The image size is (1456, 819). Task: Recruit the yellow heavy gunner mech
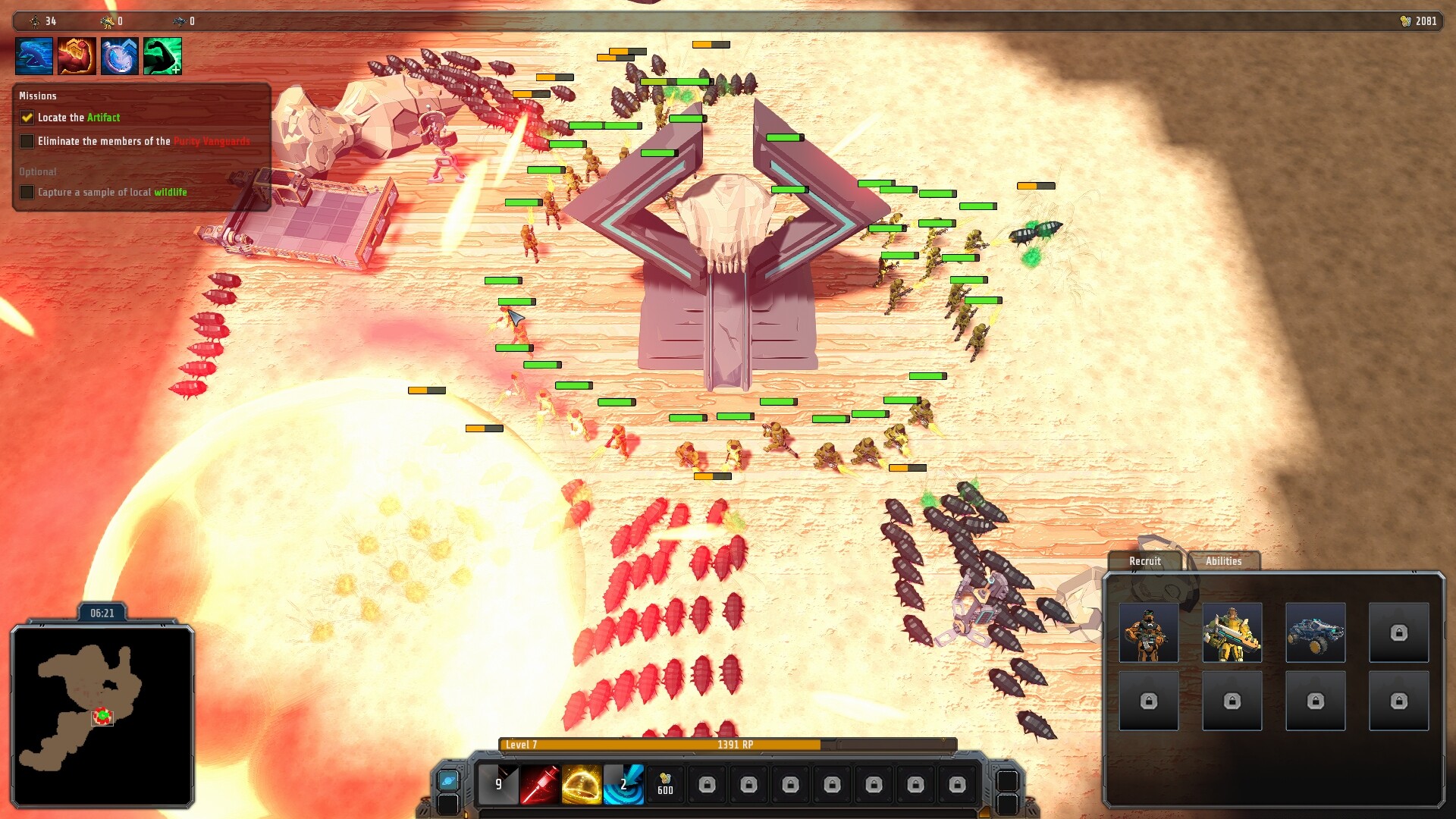1232,632
